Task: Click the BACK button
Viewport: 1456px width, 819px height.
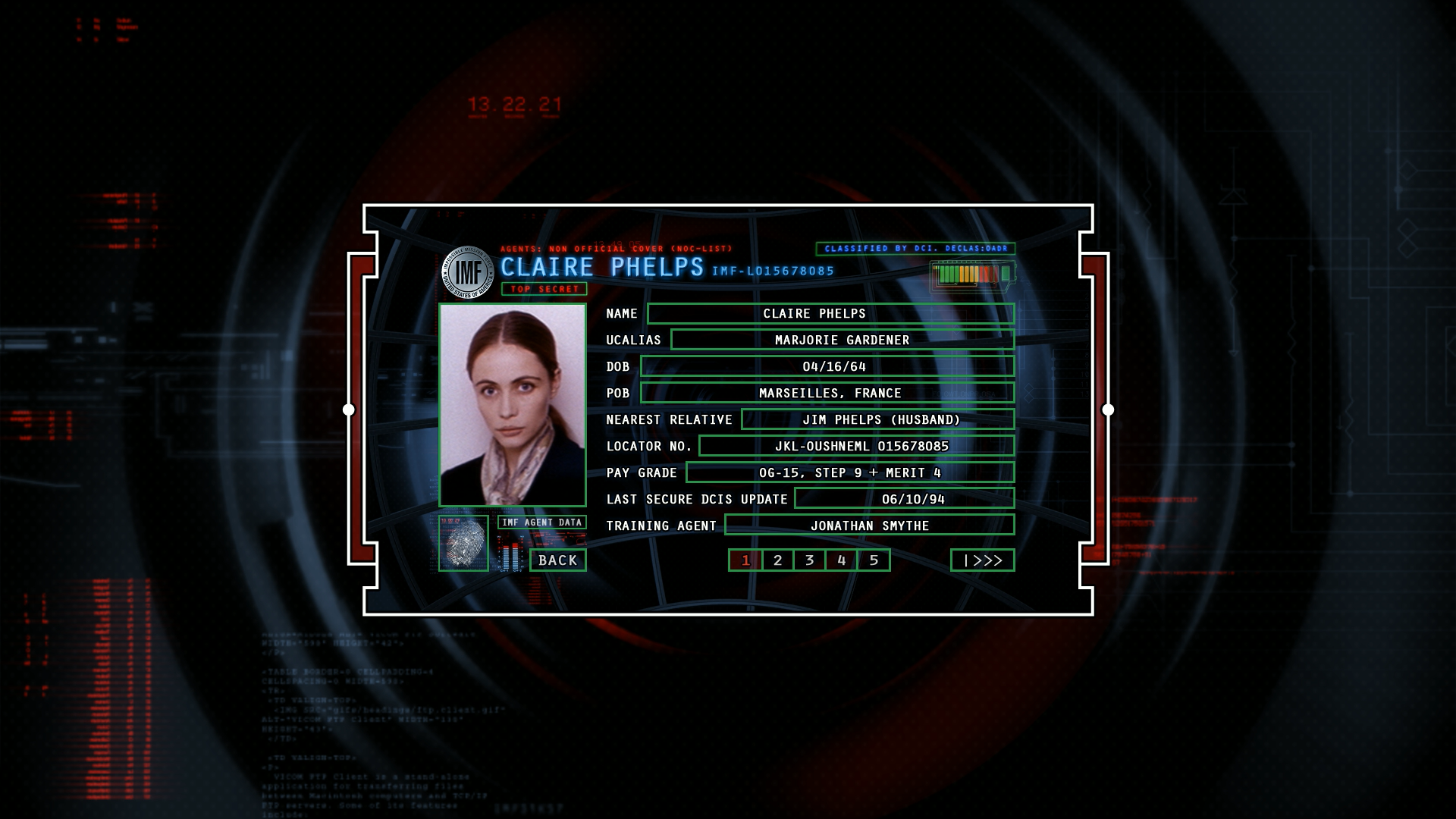Action: (558, 560)
